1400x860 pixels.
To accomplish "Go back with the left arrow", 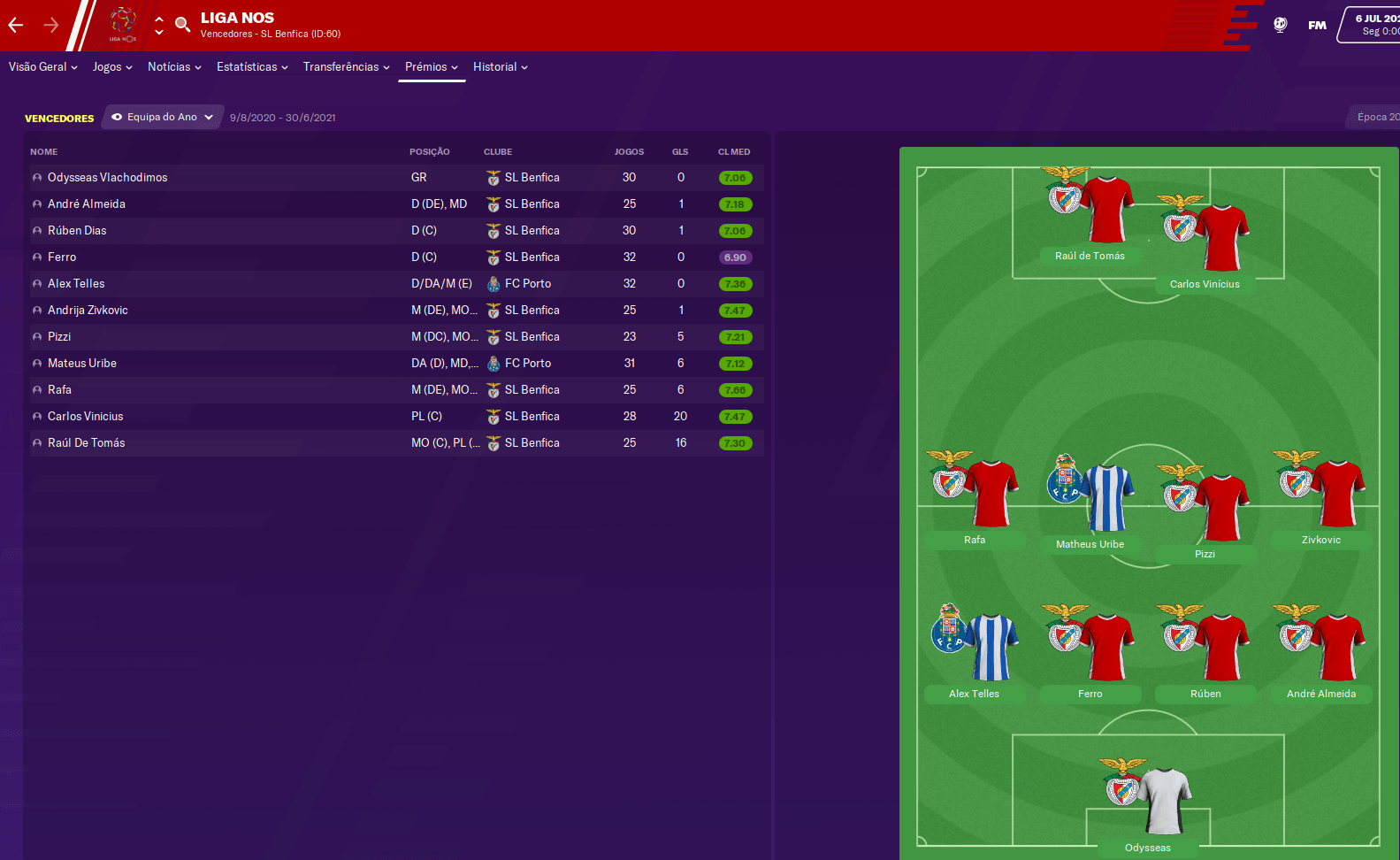I will [x=16, y=25].
